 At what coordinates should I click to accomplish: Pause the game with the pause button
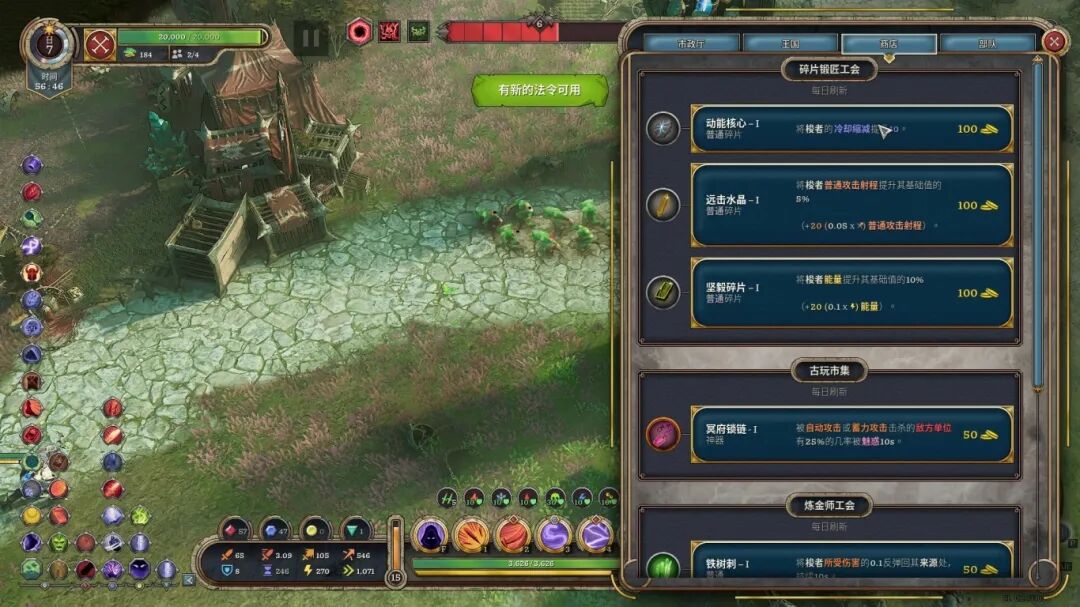click(311, 39)
